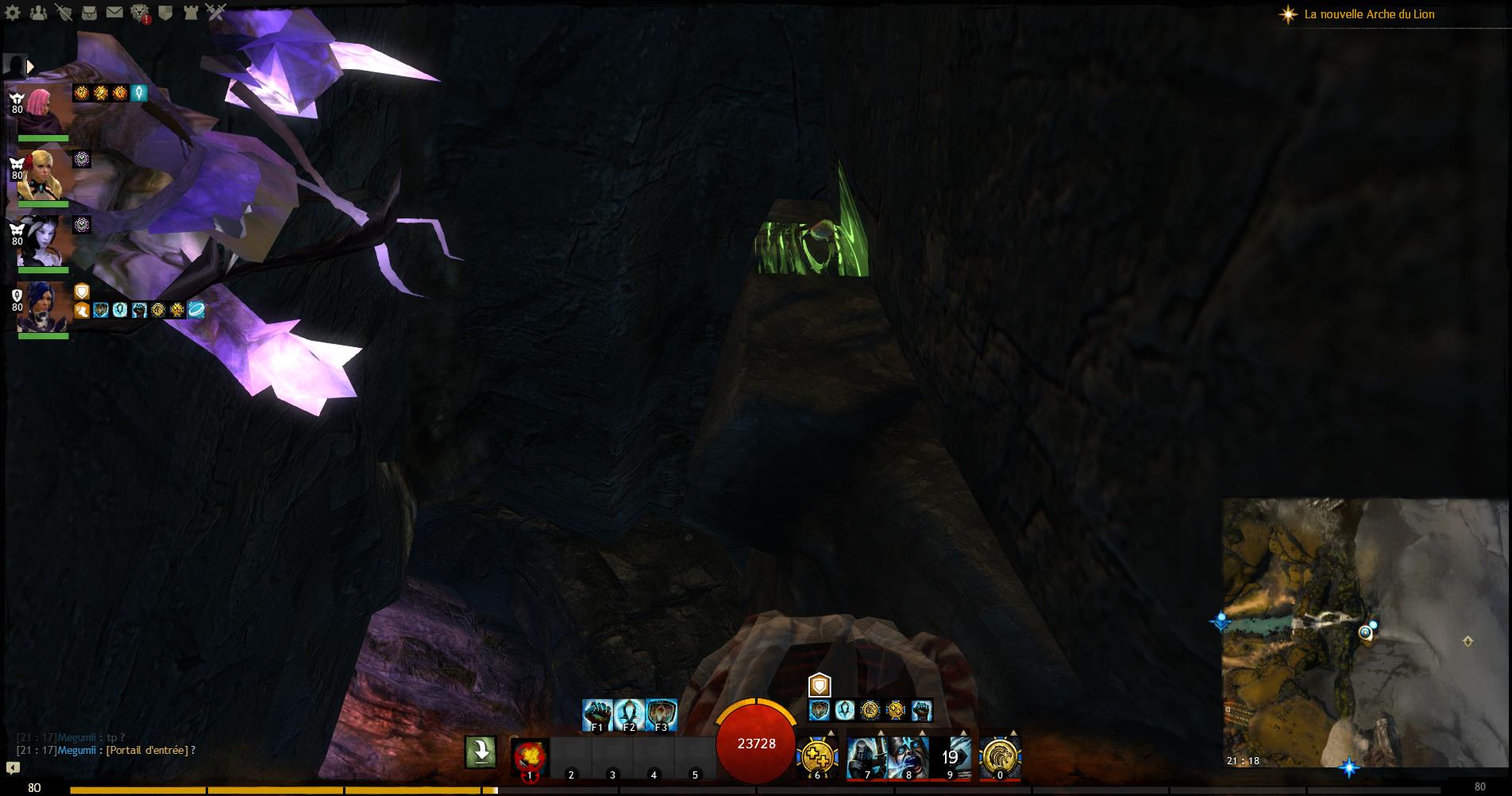Activate the F1 fist virtue skill
This screenshot has width=1512, height=796.
pyautogui.click(x=597, y=715)
